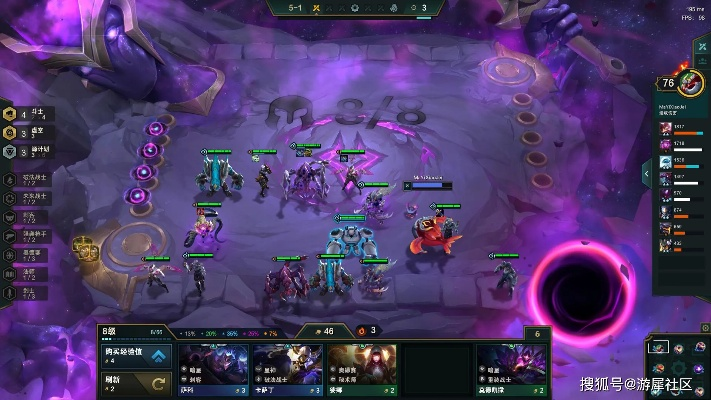The height and width of the screenshot is (400, 711).
Task: Collapse the scoreboard with the arrow tab
Action: click(646, 174)
